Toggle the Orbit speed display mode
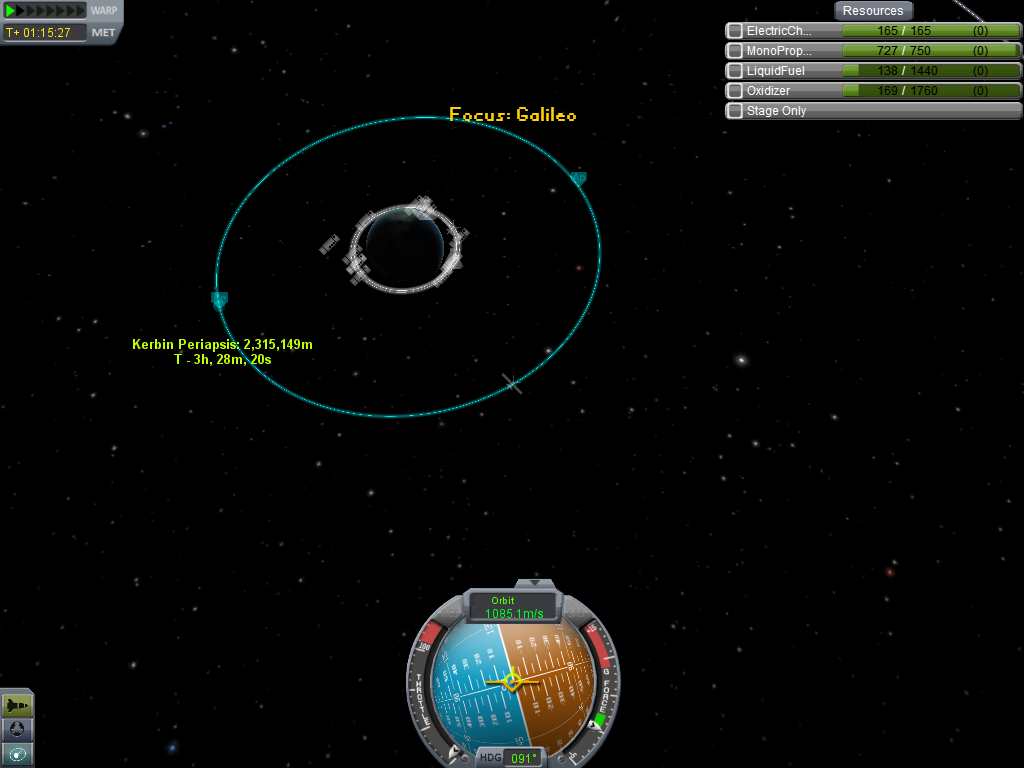The image size is (1024, 768). coord(515,607)
